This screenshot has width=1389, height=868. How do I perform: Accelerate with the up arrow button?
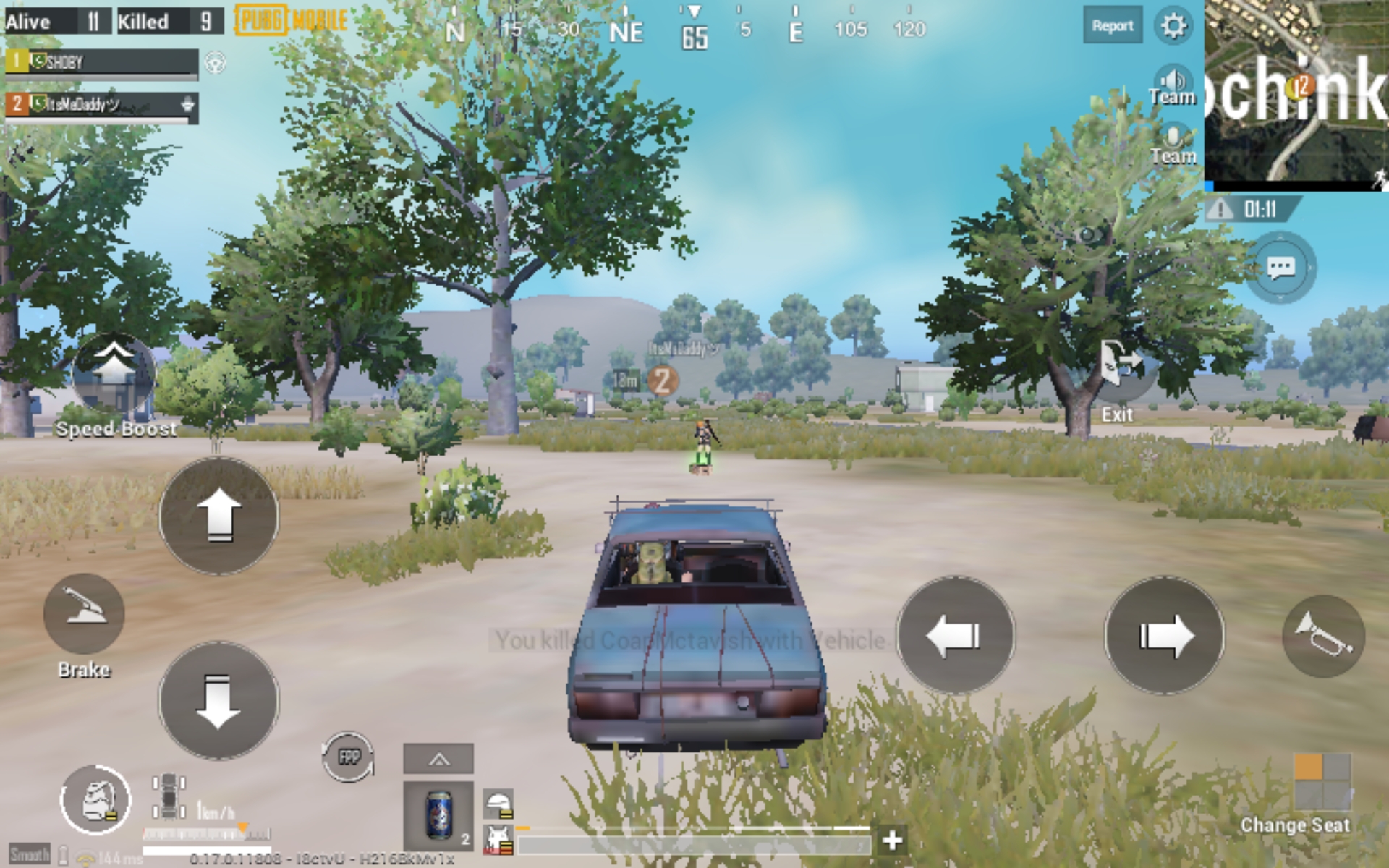pyautogui.click(x=218, y=516)
